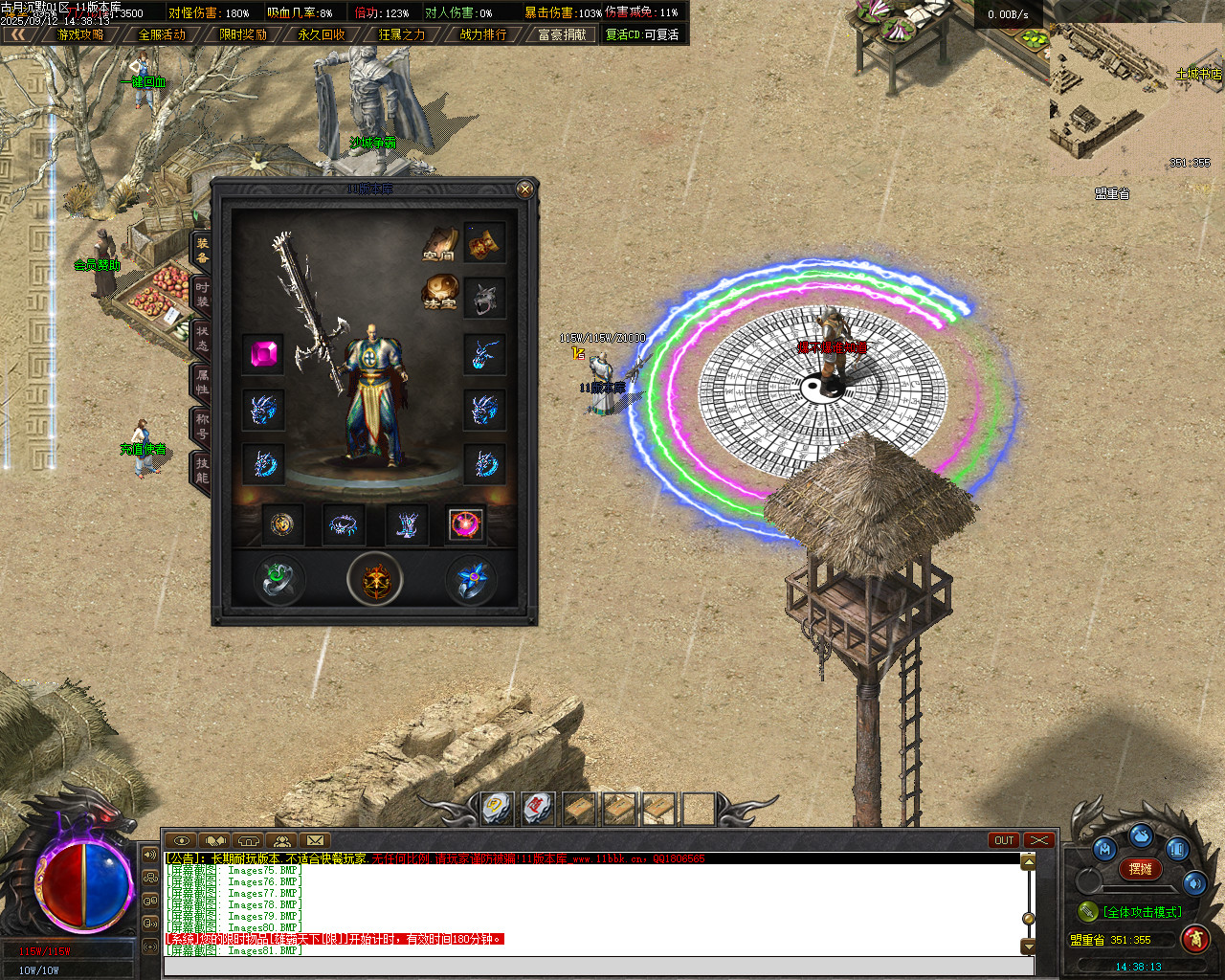Switch to the 属性 attributes tab
The height and width of the screenshot is (980, 1225).
(202, 382)
